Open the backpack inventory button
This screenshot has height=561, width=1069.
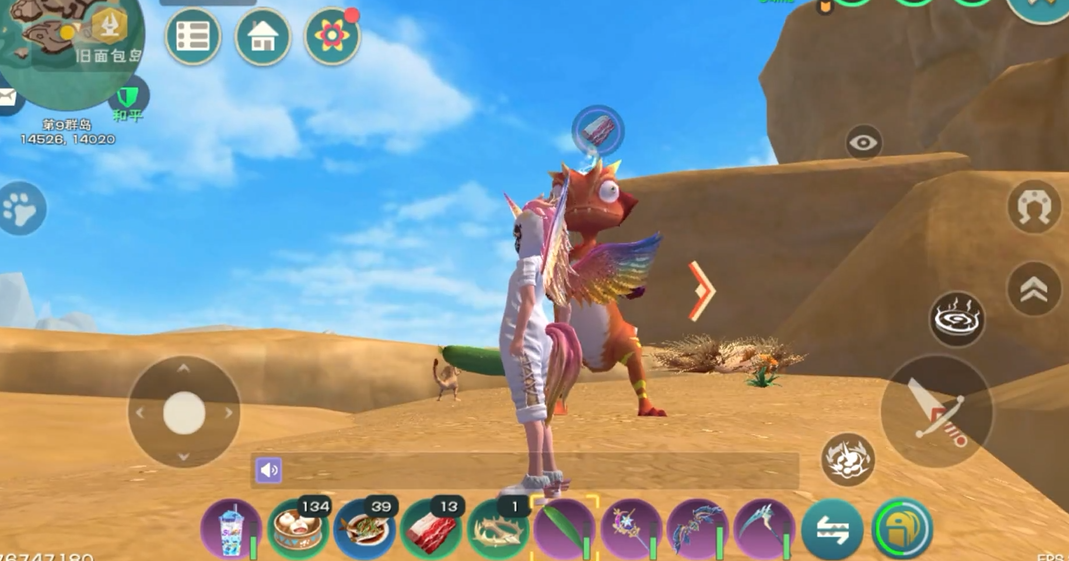coord(902,529)
